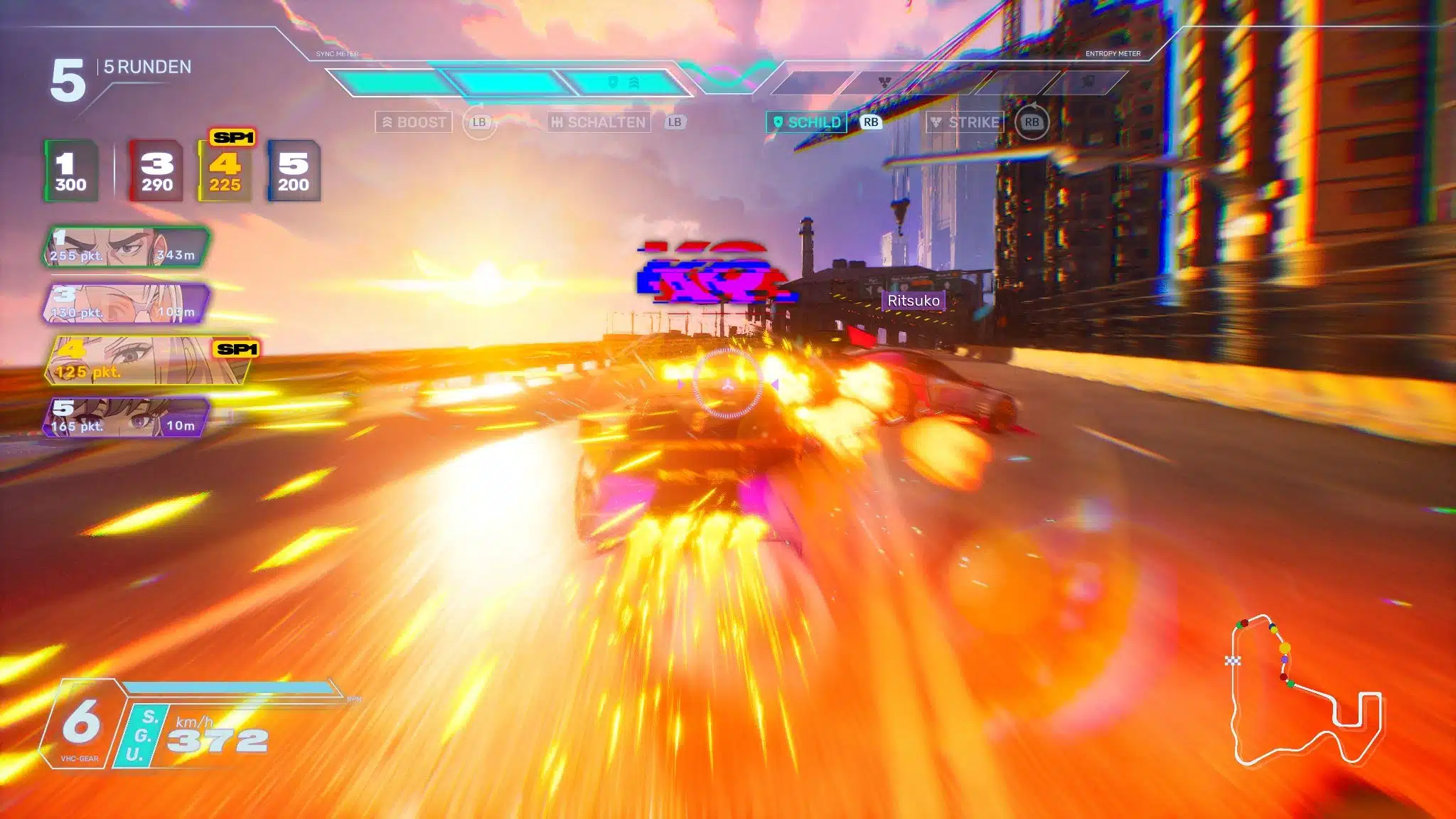Trigger the STRIKE ability label
The image size is (1456, 819).
pos(965,122)
